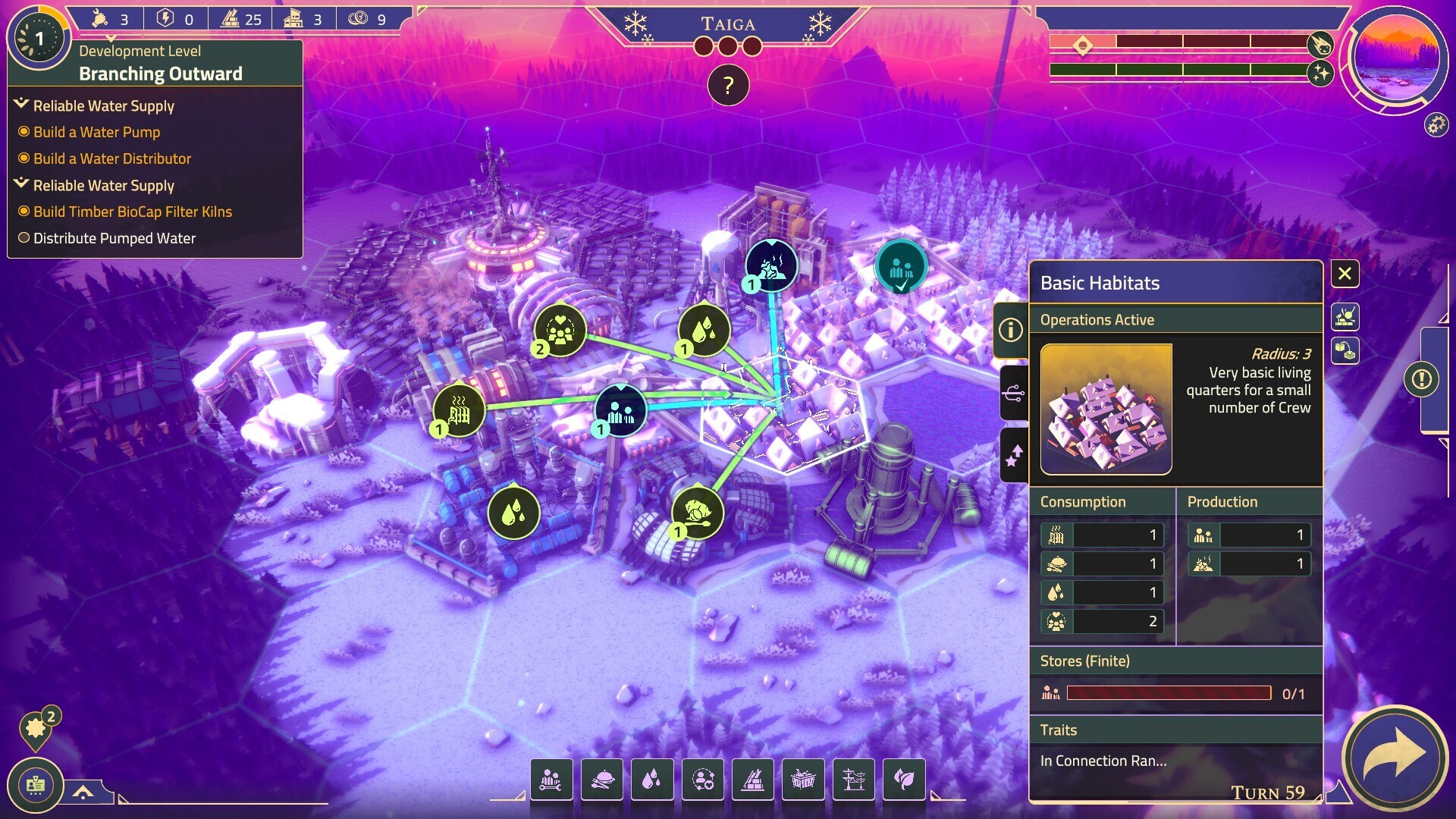Screen dimensions: 1456x819
Task: Switch to the info tab
Action: pyautogui.click(x=1010, y=330)
